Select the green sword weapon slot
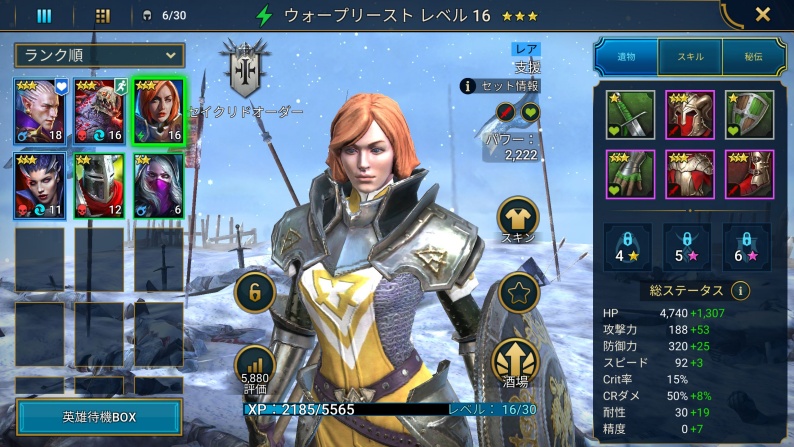Screen dimensions: 794x447 630,115
